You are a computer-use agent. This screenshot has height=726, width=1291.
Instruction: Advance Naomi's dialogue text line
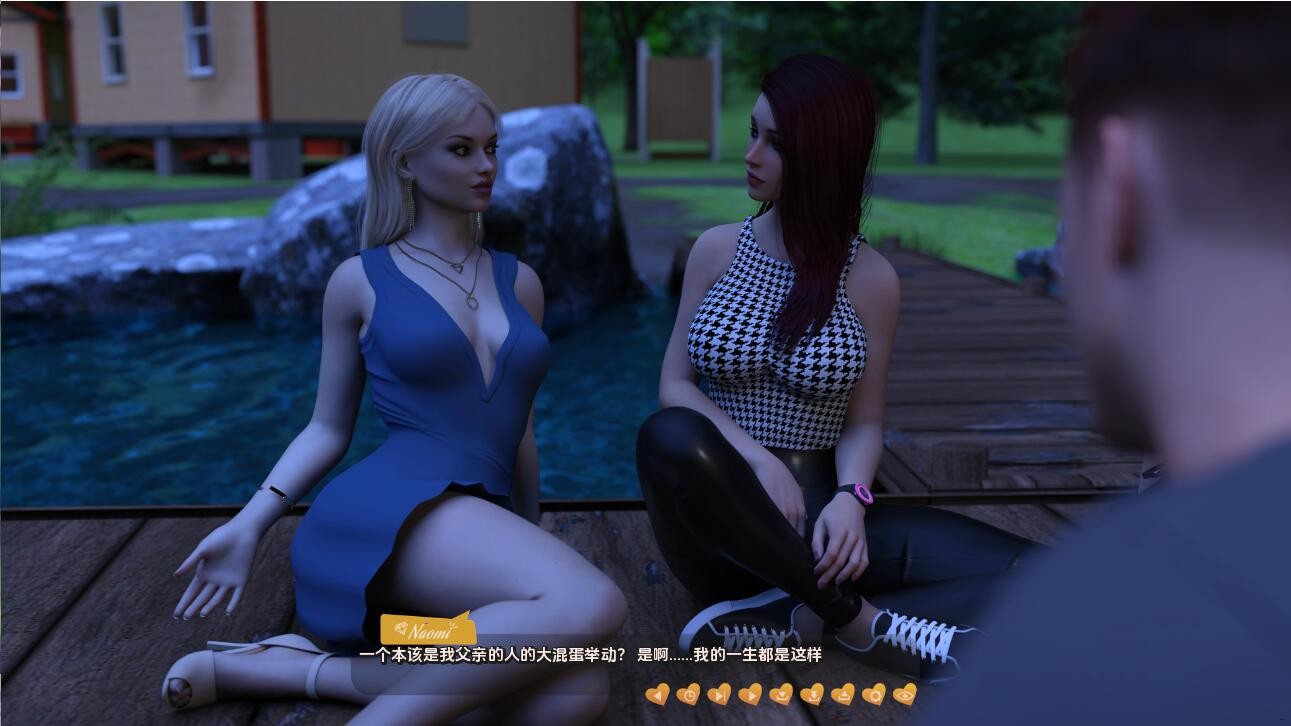click(x=590, y=655)
